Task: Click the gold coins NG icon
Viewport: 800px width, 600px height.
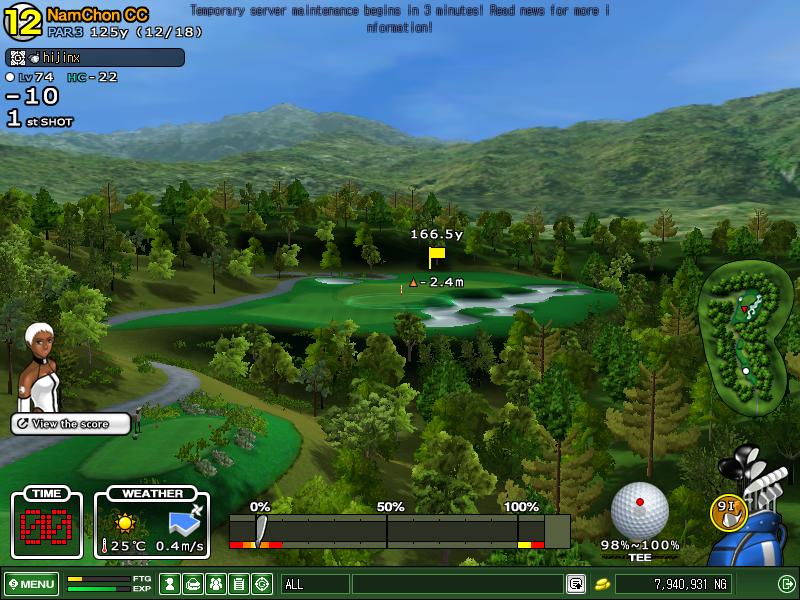Action: click(603, 584)
